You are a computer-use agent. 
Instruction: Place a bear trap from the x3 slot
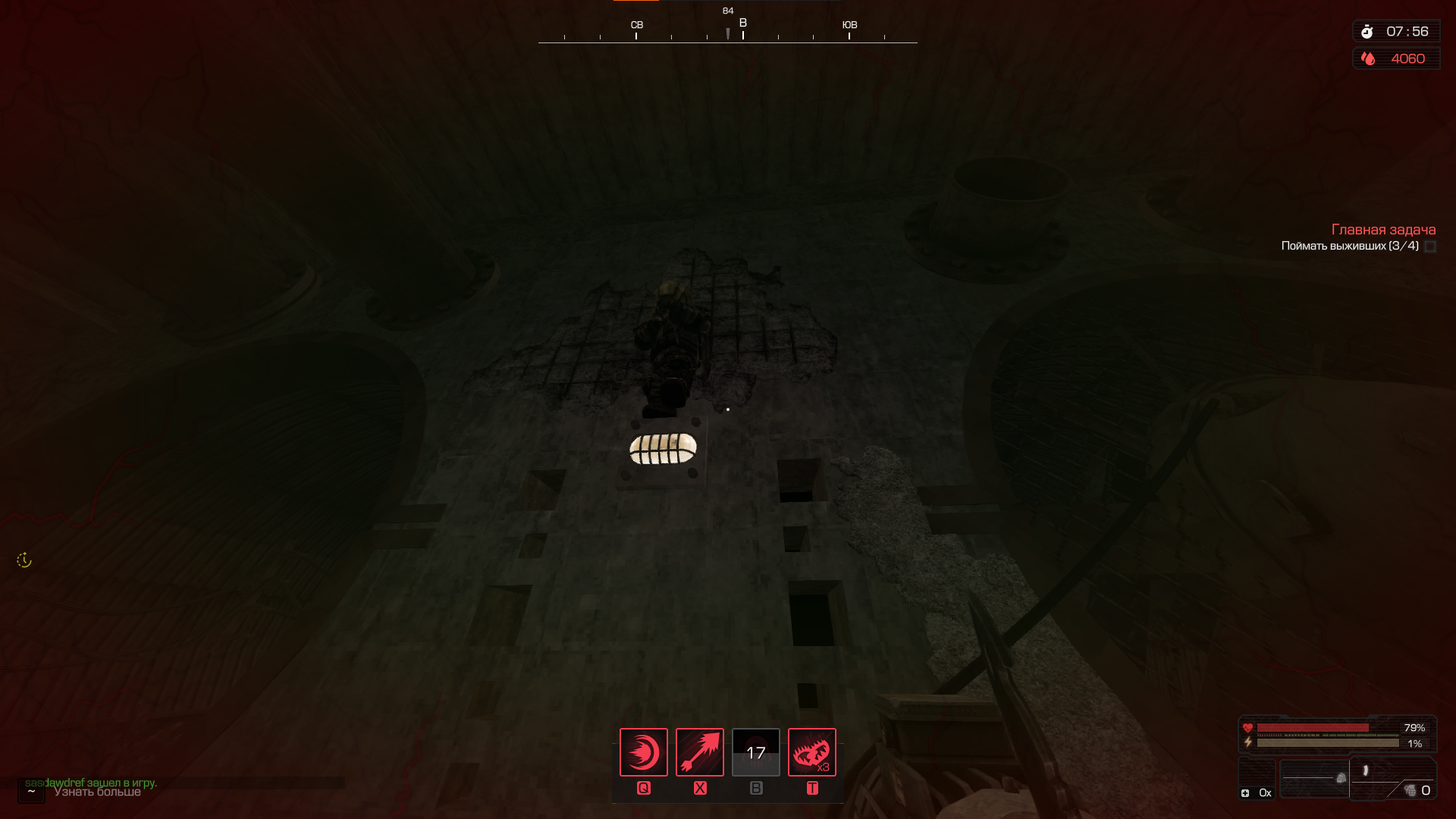pyautogui.click(x=811, y=752)
